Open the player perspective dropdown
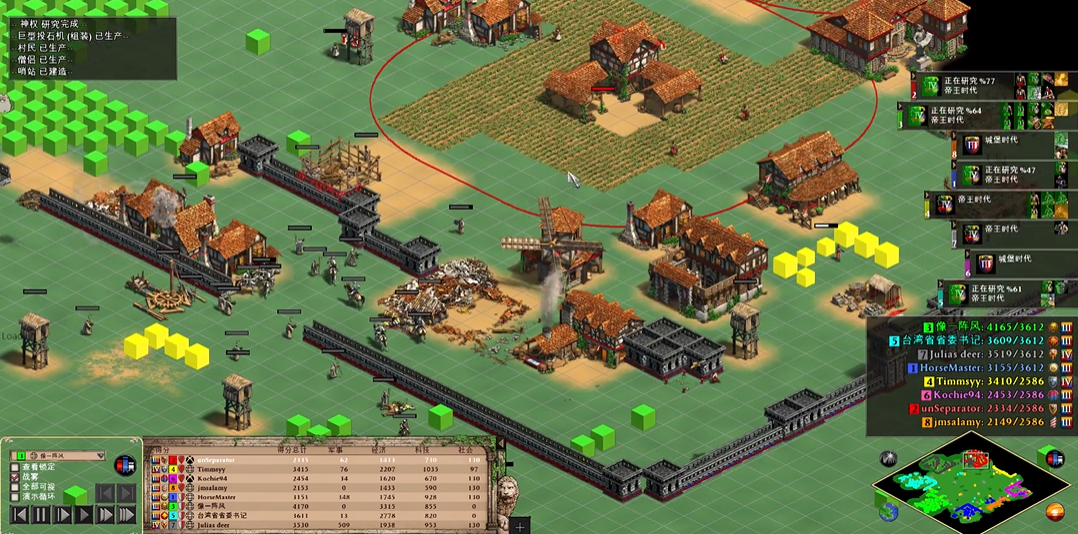The image size is (1078, 534). coord(99,456)
